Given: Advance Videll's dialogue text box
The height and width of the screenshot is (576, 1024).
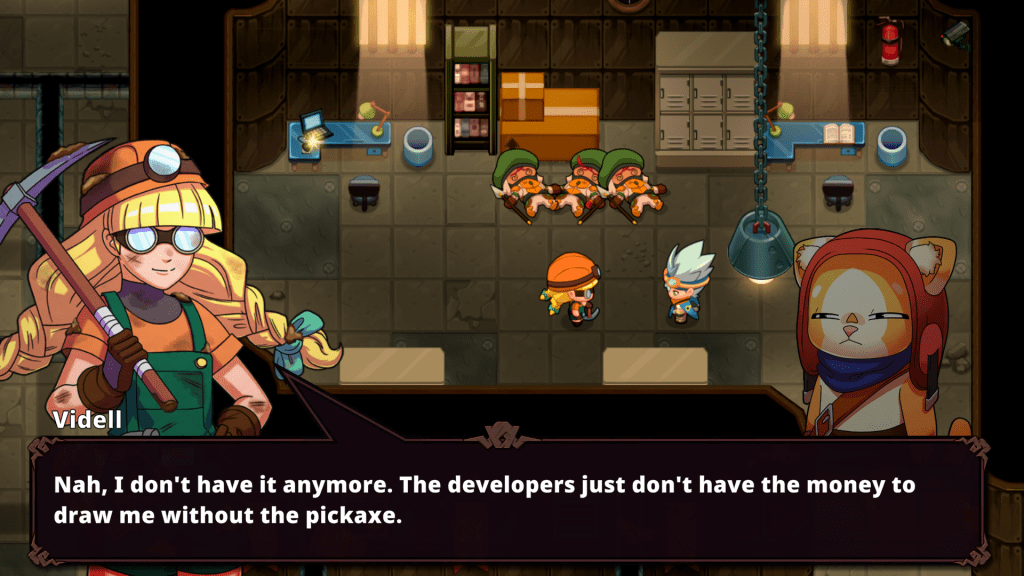Looking at the screenshot, I should (510, 501).
